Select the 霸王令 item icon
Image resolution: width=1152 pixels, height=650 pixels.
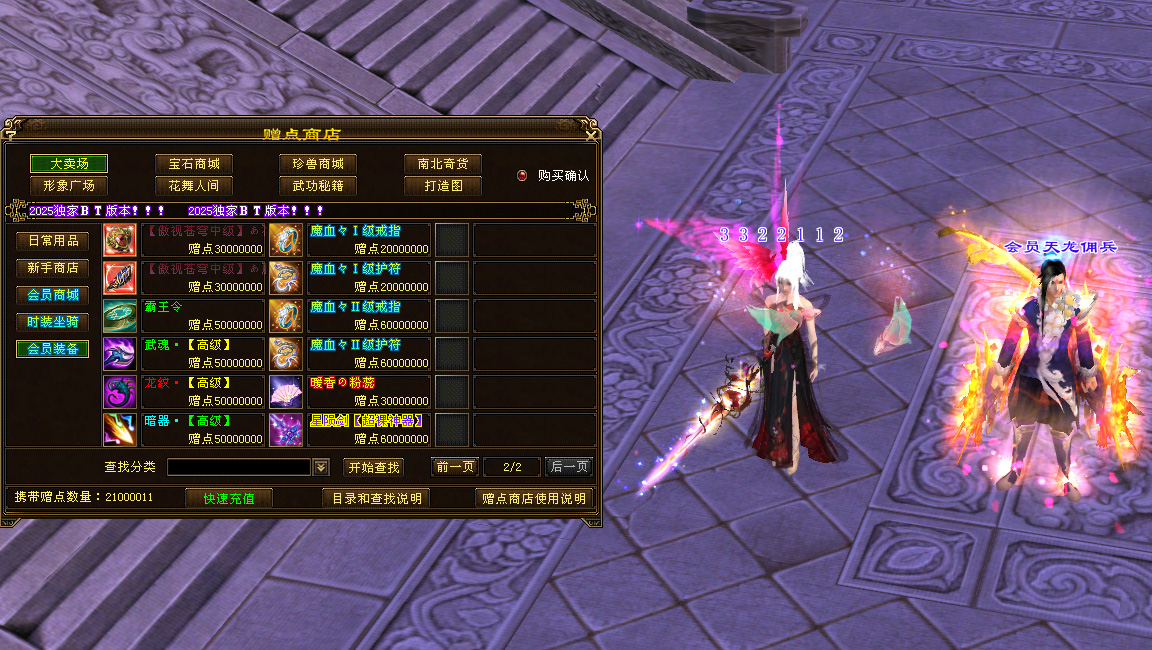click(120, 316)
